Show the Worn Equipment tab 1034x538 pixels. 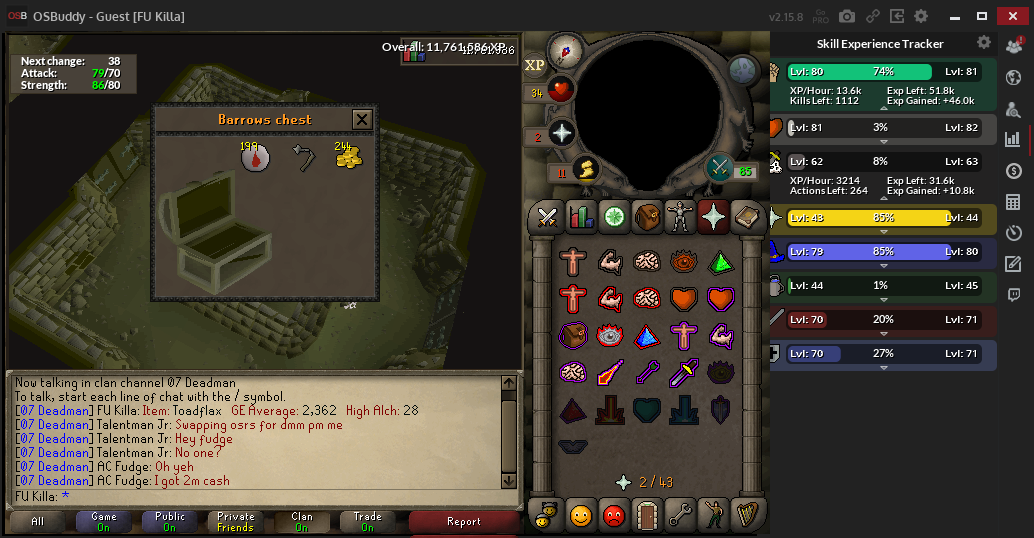coord(680,215)
